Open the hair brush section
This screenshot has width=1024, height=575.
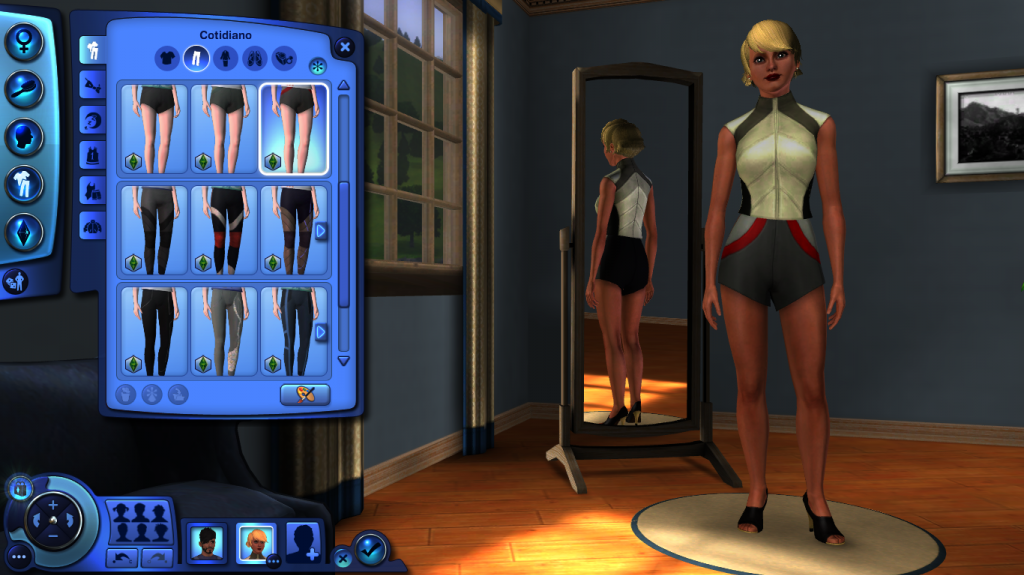coord(23,89)
